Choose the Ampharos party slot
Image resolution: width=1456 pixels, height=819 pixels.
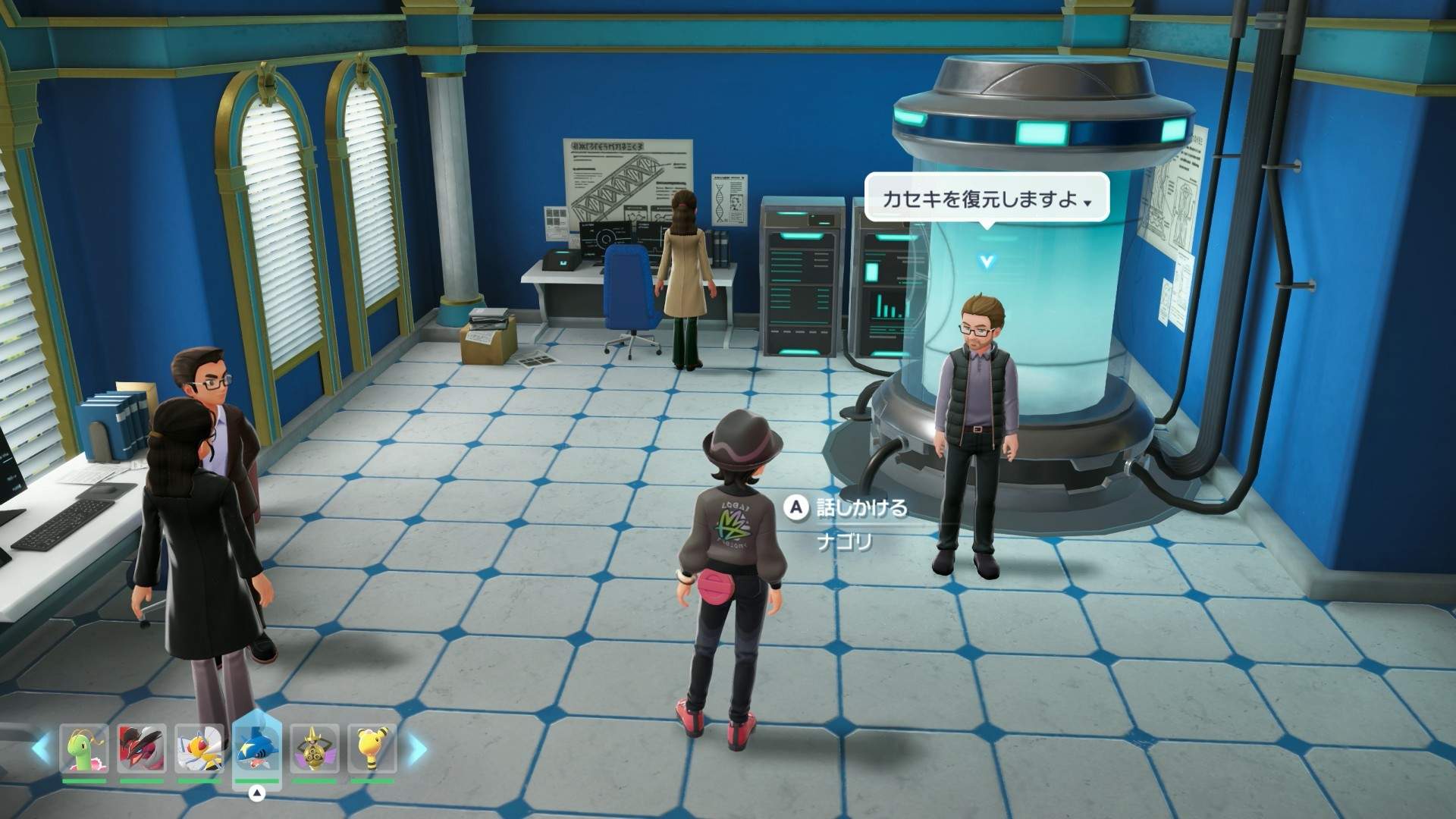click(372, 749)
